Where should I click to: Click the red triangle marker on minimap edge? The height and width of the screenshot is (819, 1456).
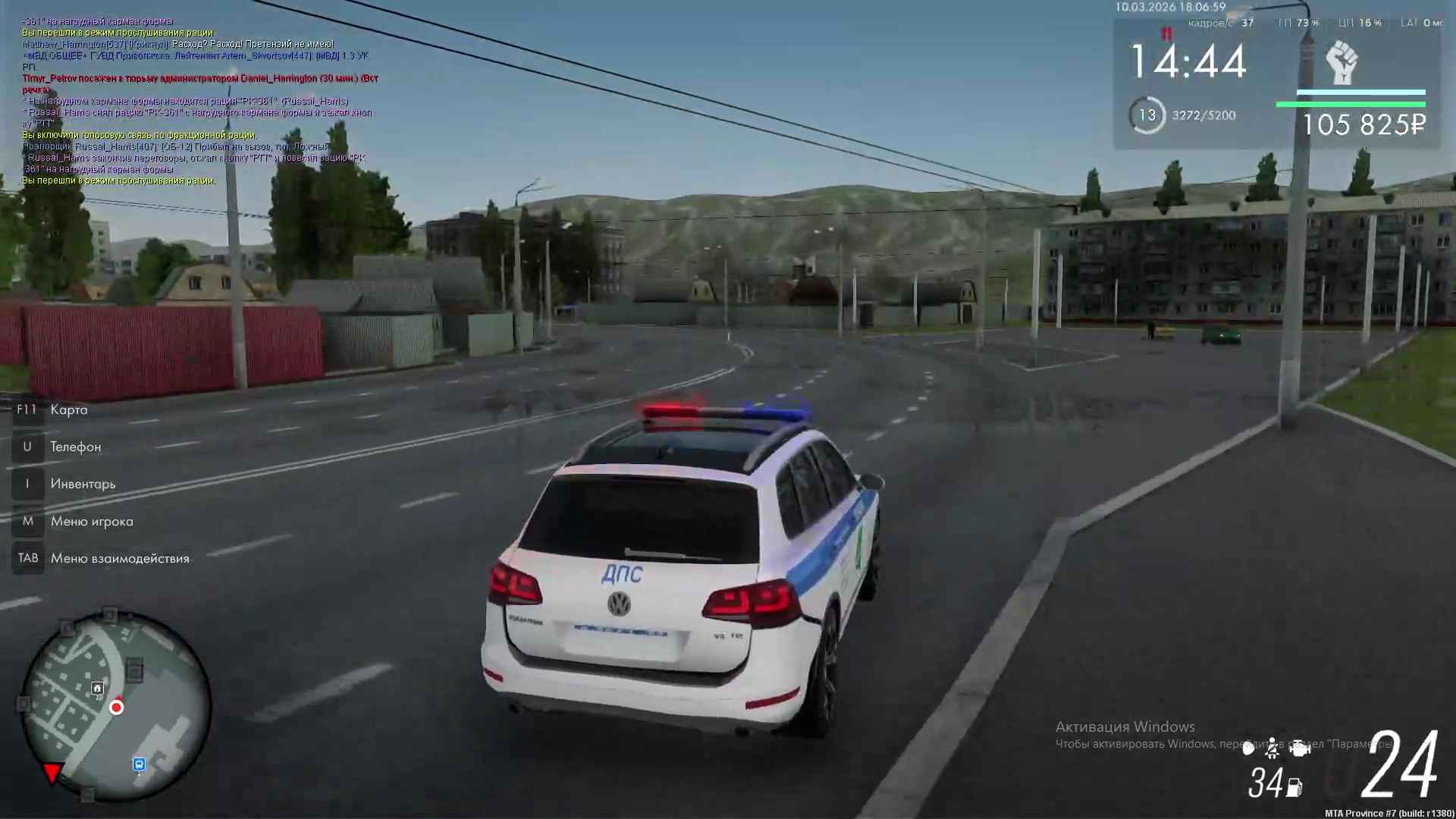click(52, 772)
